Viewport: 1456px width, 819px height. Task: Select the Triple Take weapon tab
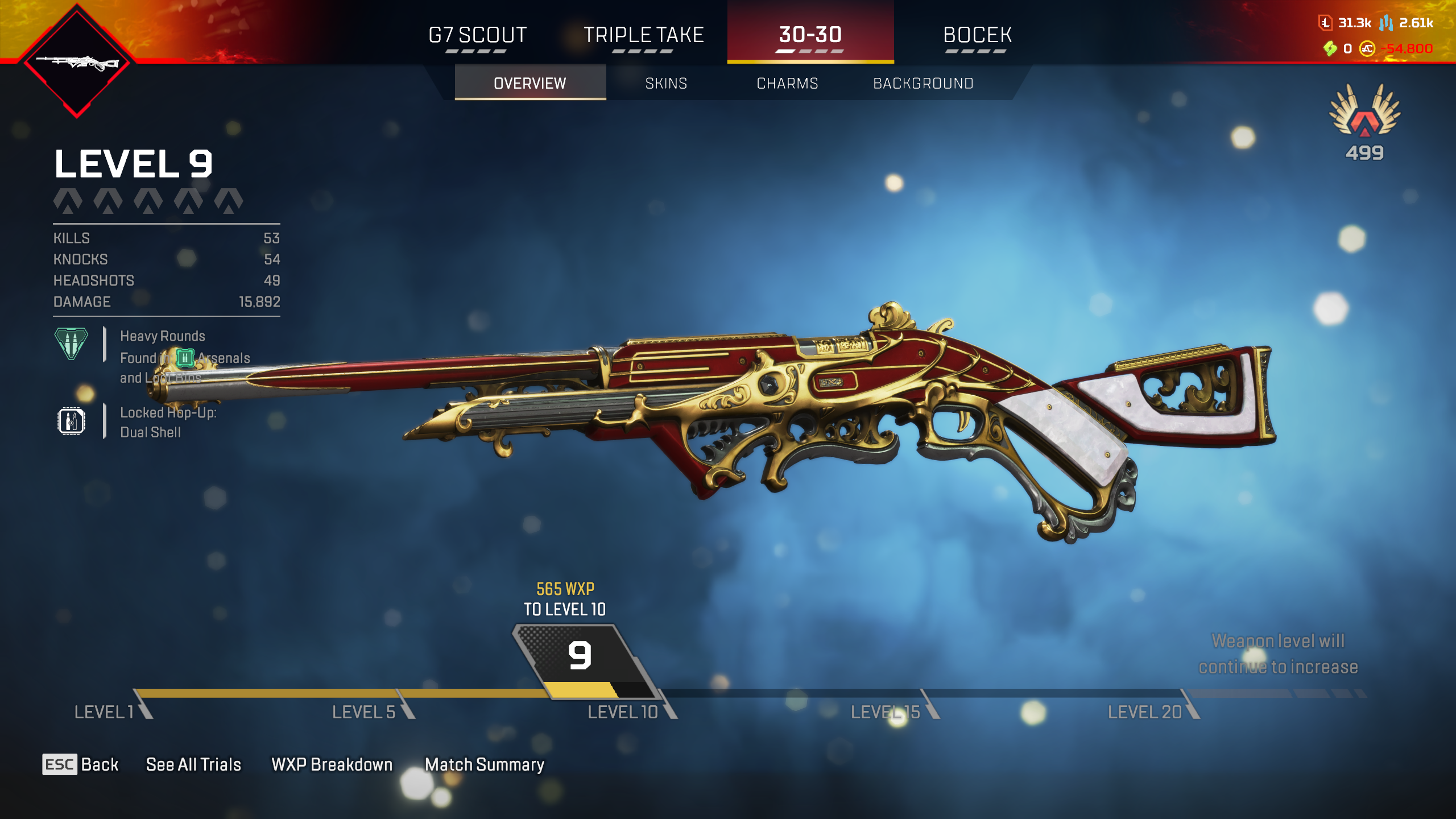[x=643, y=35]
